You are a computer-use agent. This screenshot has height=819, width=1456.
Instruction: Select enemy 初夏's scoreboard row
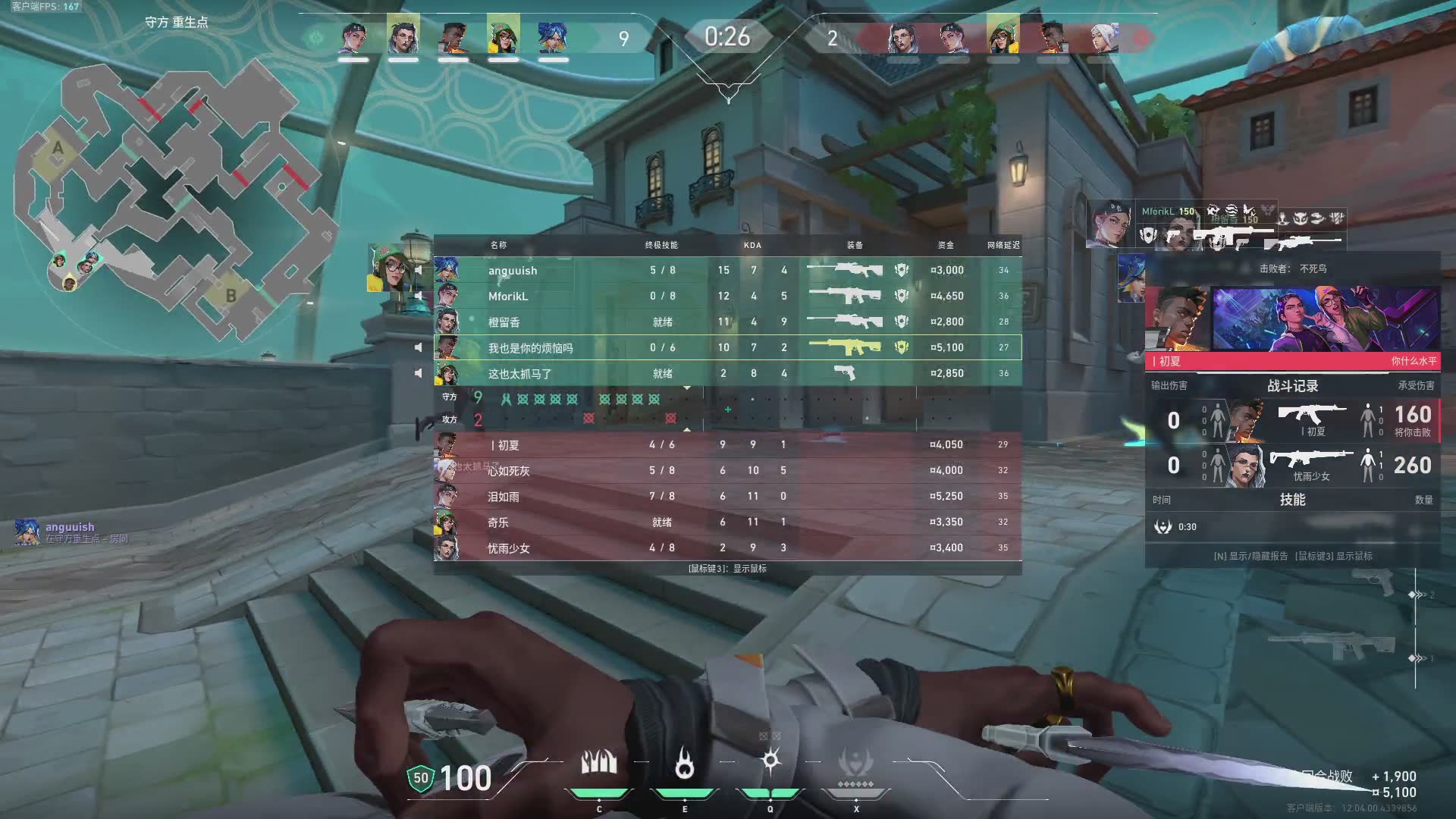click(x=726, y=444)
